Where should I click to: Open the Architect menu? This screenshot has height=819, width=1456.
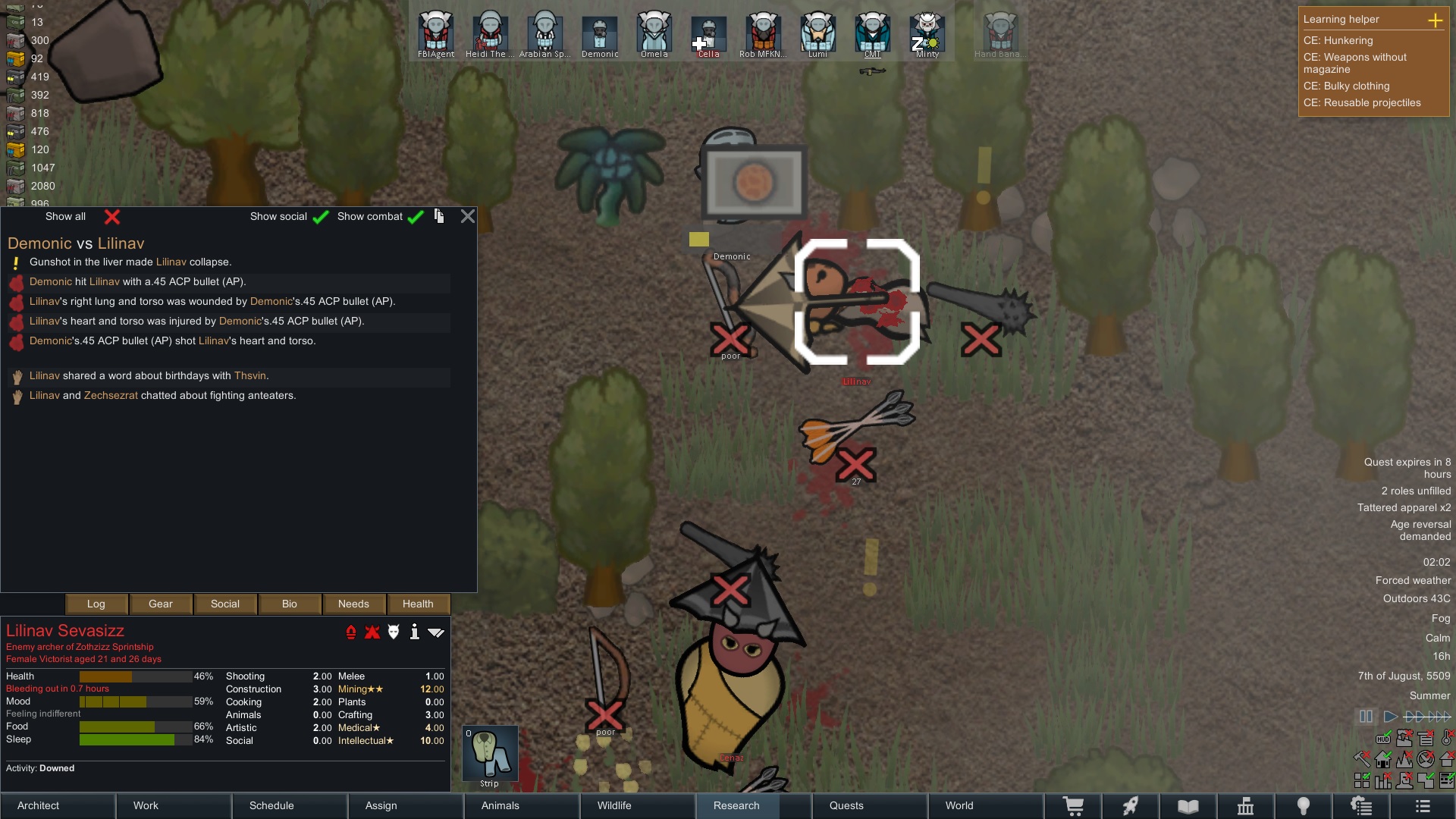tap(58, 805)
